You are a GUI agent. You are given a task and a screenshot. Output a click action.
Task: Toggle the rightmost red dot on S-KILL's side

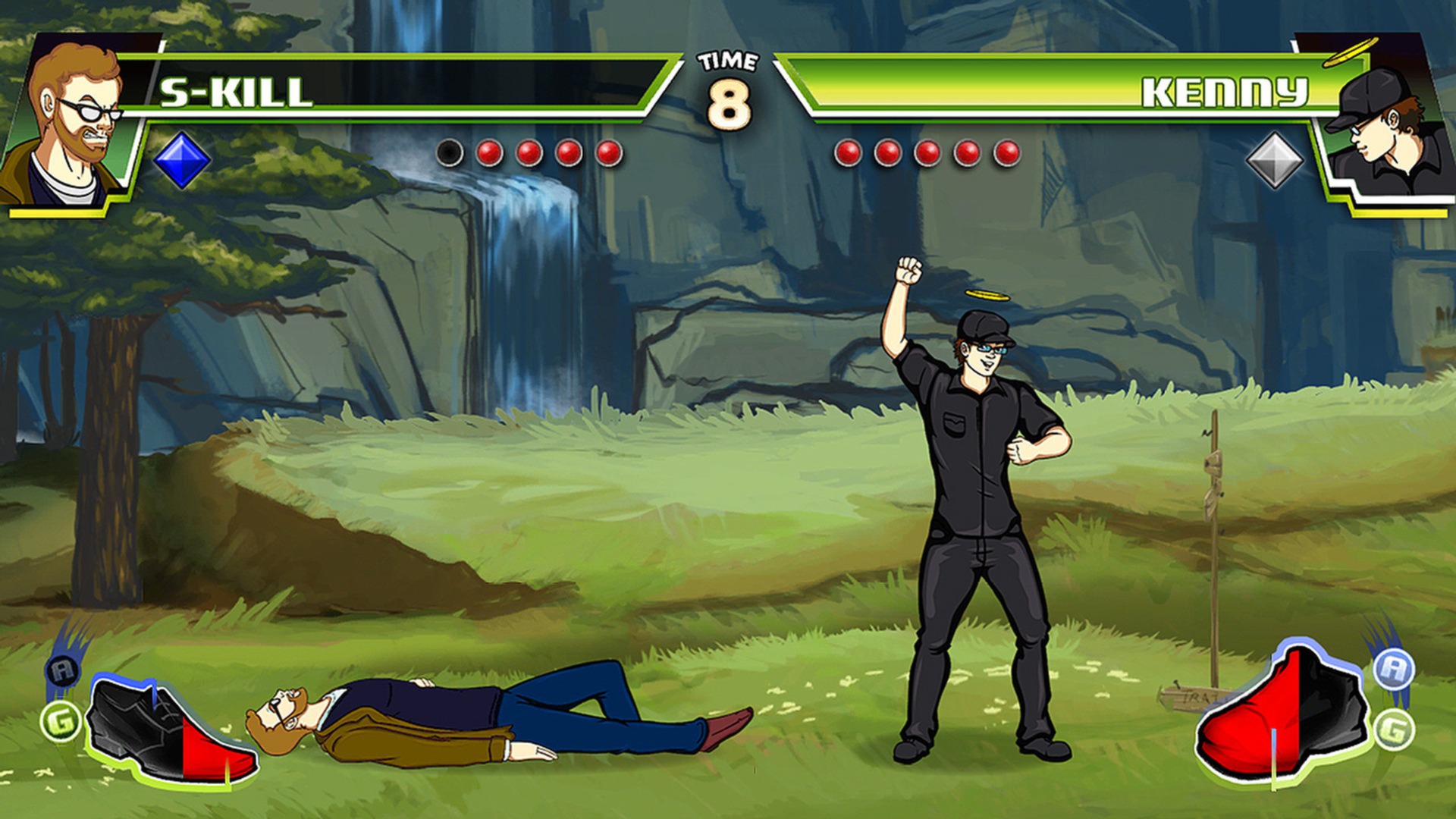pos(607,153)
